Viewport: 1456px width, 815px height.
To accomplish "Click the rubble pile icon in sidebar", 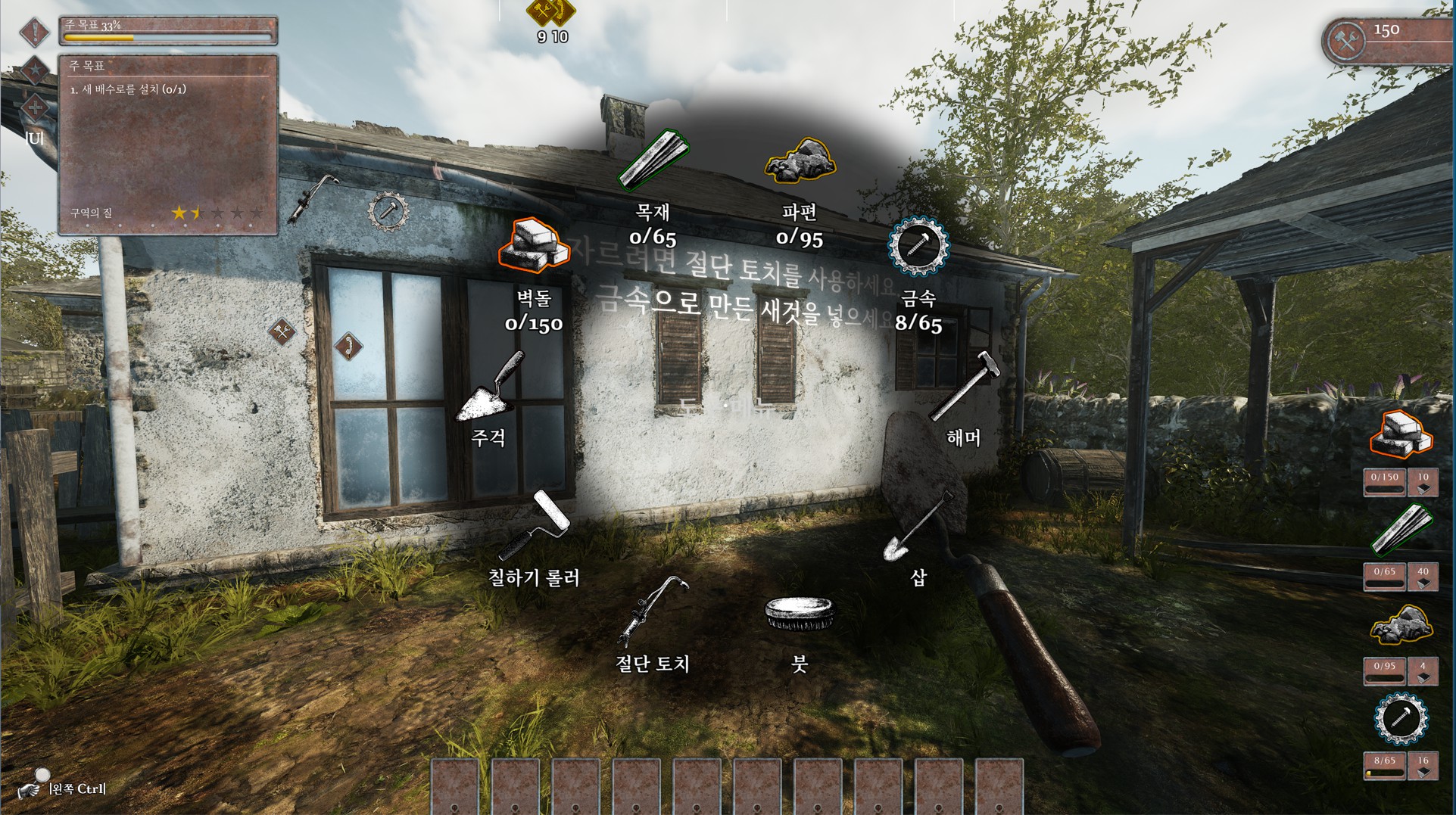I will tap(1401, 625).
